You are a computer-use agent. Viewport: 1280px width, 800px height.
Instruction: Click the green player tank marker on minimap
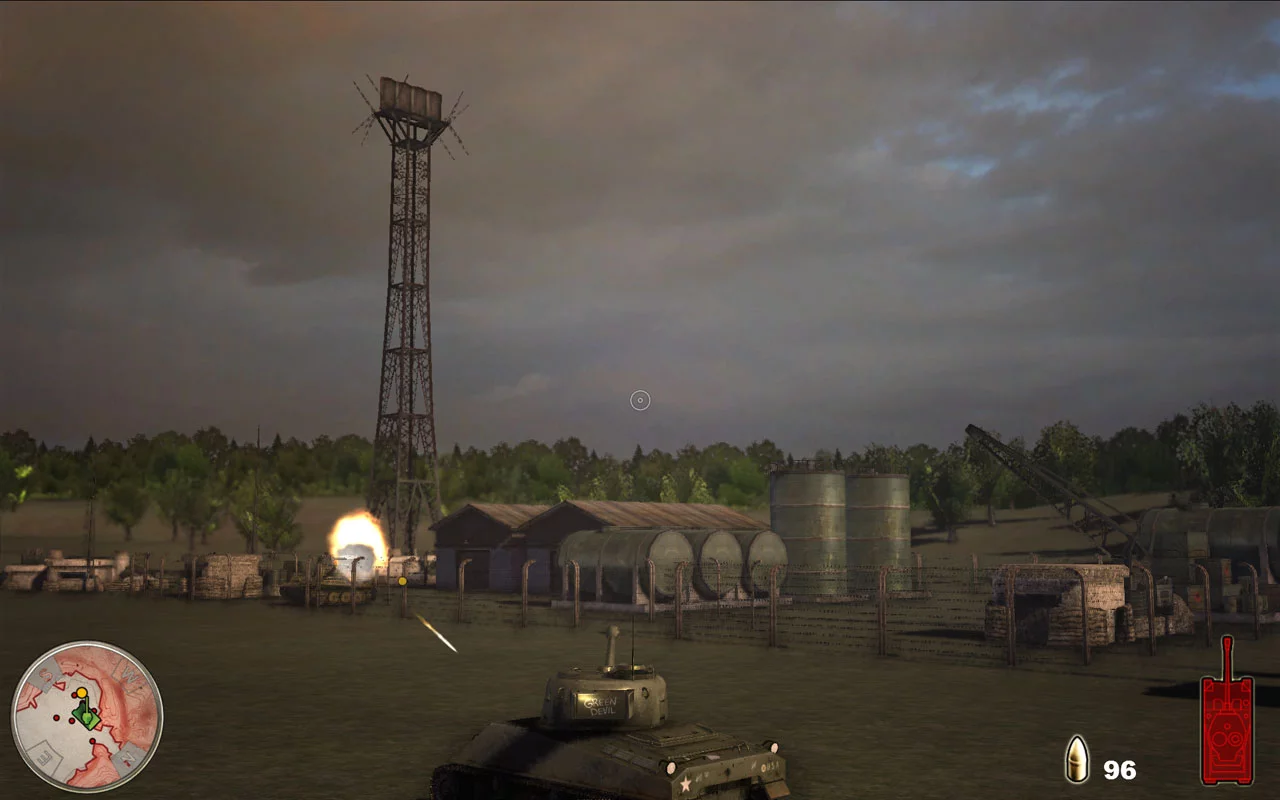pos(87,718)
